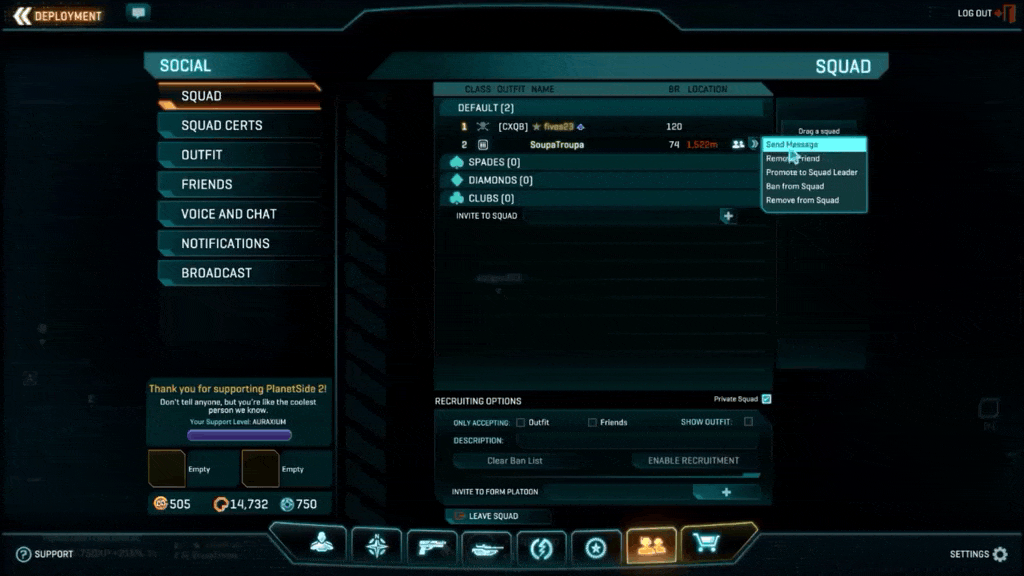The width and height of the screenshot is (1024, 576).
Task: Click Enable Recruitment button
Action: pyautogui.click(x=693, y=461)
